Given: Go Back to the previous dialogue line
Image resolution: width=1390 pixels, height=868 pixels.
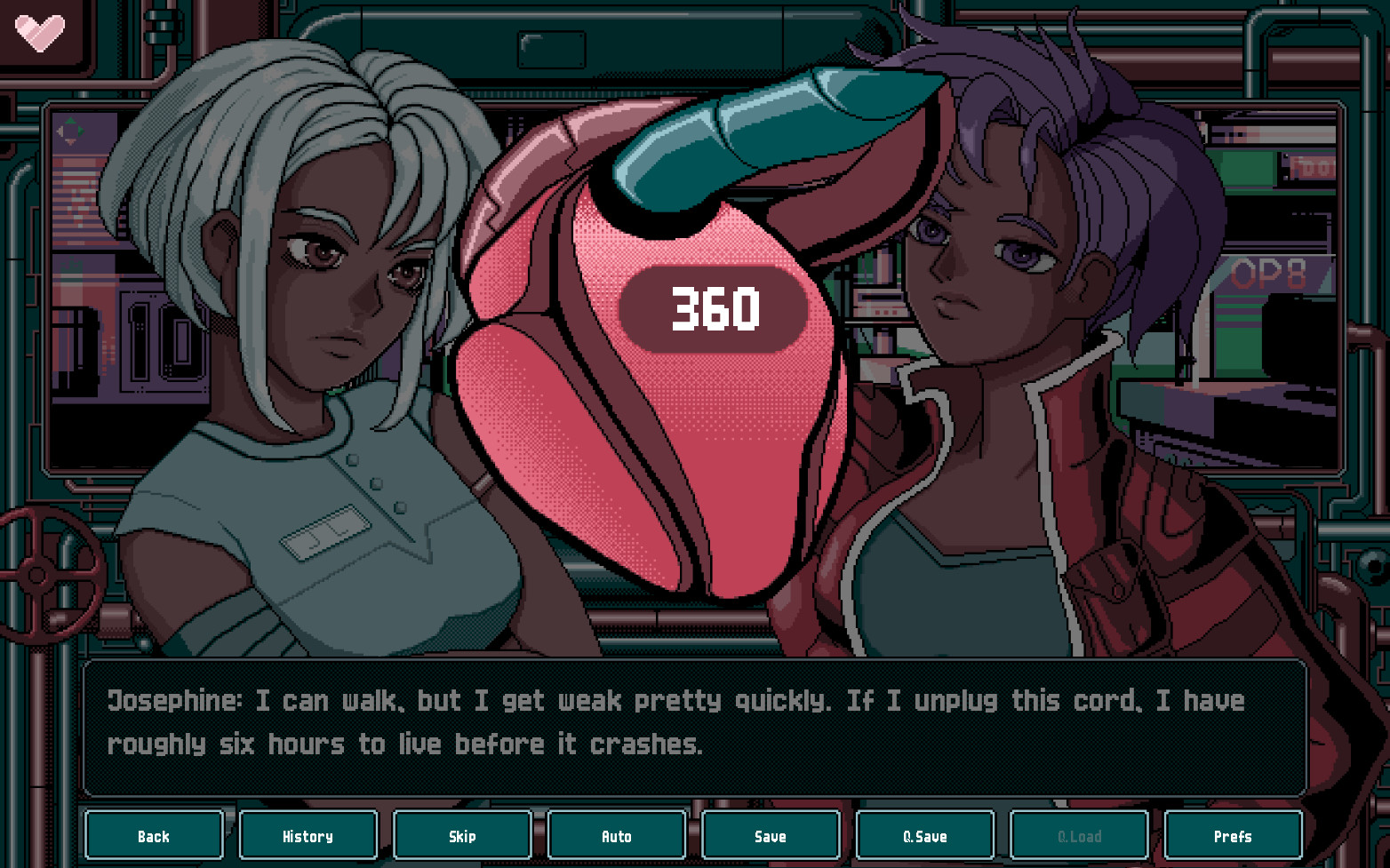Looking at the screenshot, I should (x=154, y=835).
